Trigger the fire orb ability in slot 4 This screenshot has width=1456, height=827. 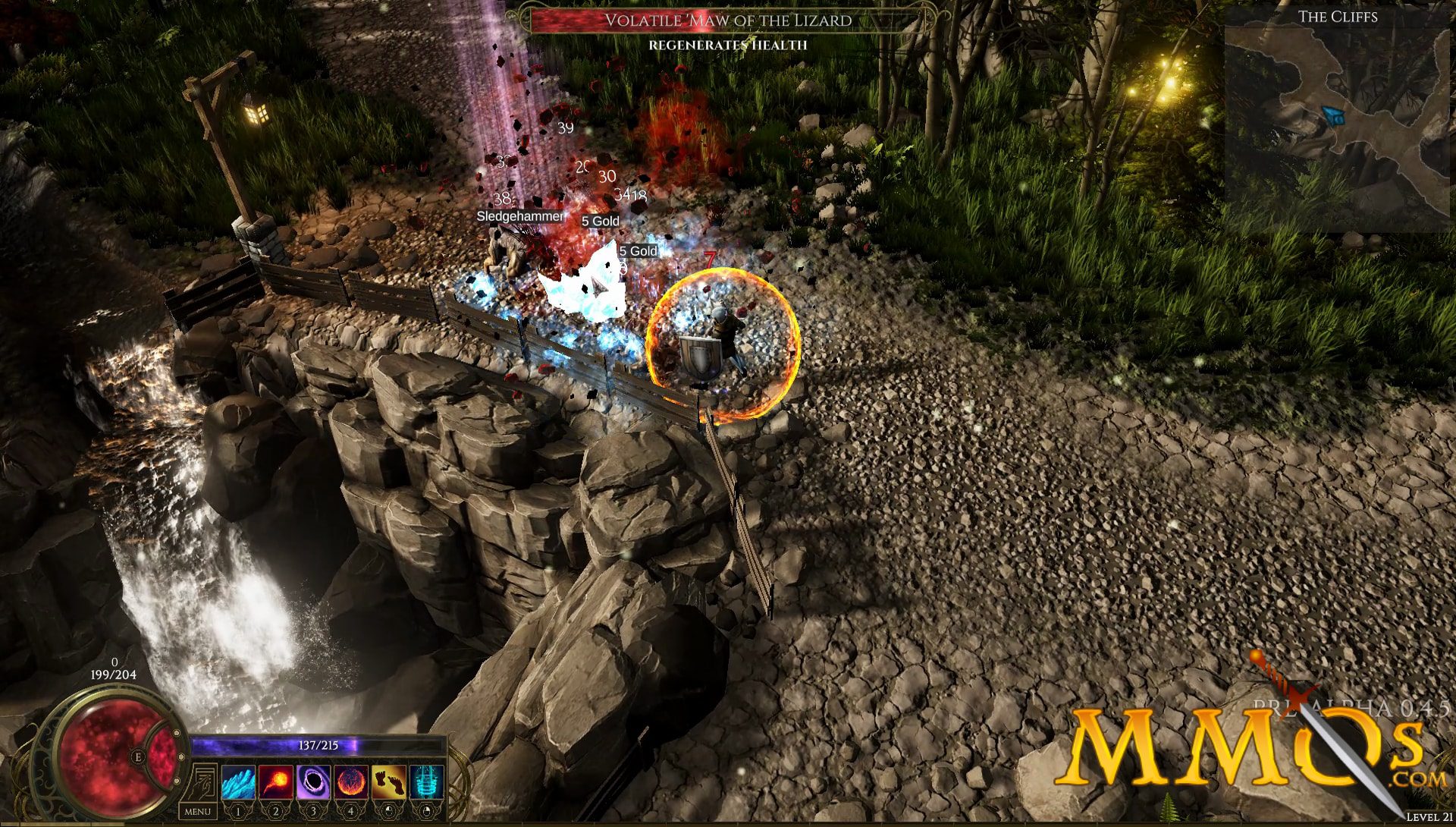(x=351, y=781)
